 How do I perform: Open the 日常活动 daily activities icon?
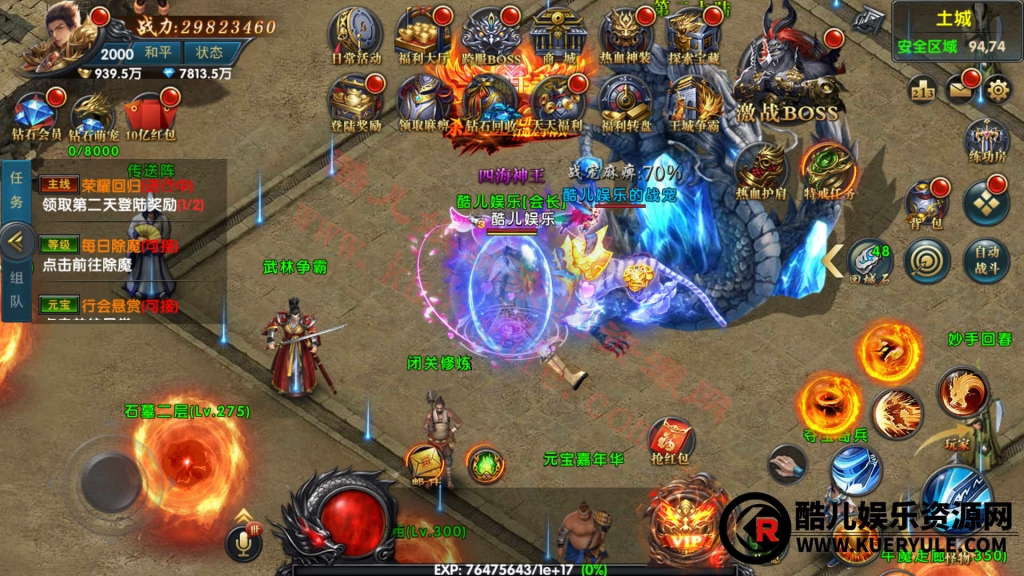[x=355, y=35]
